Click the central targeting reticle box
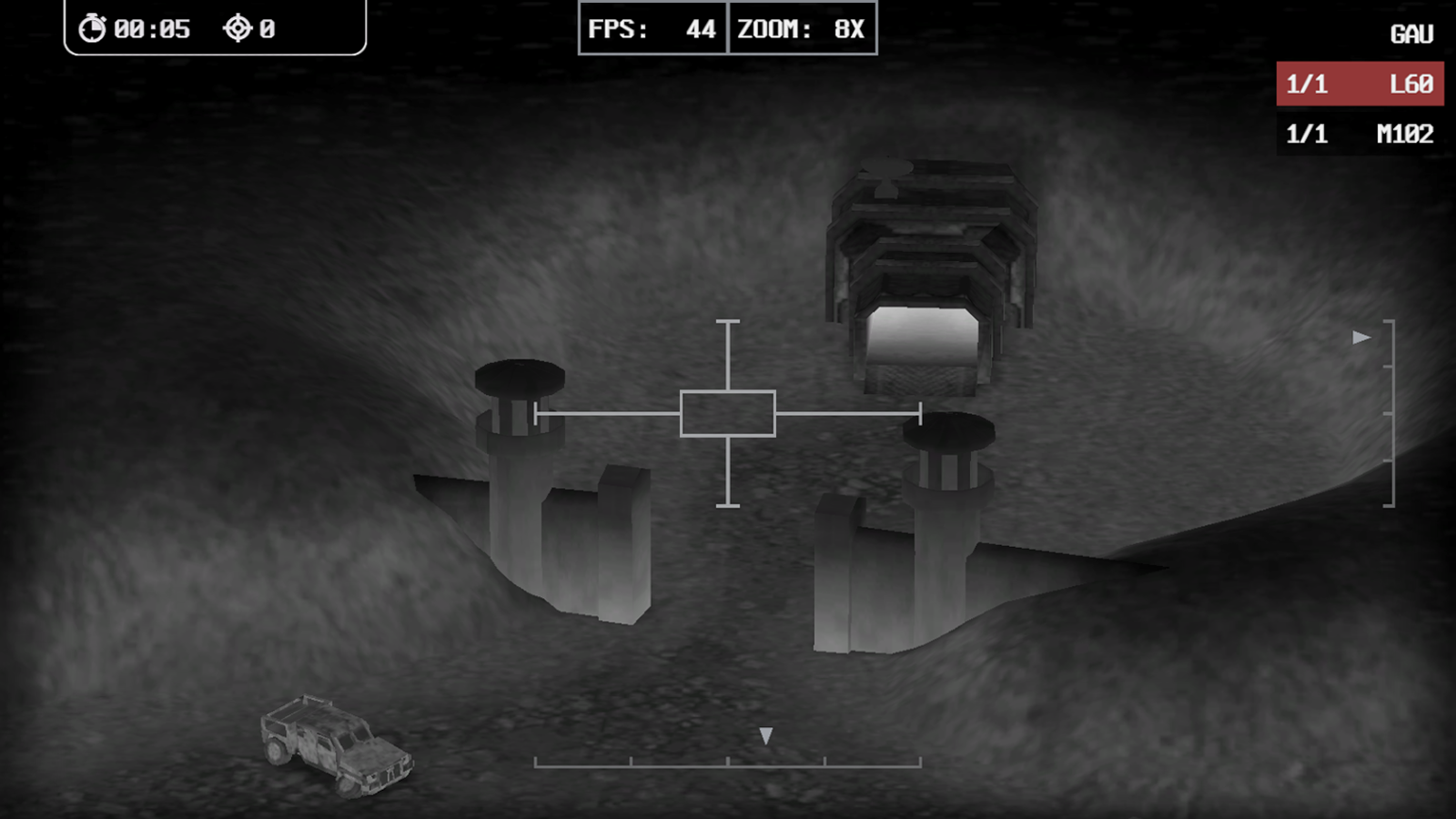The width and height of the screenshot is (1456, 819). coord(728,414)
